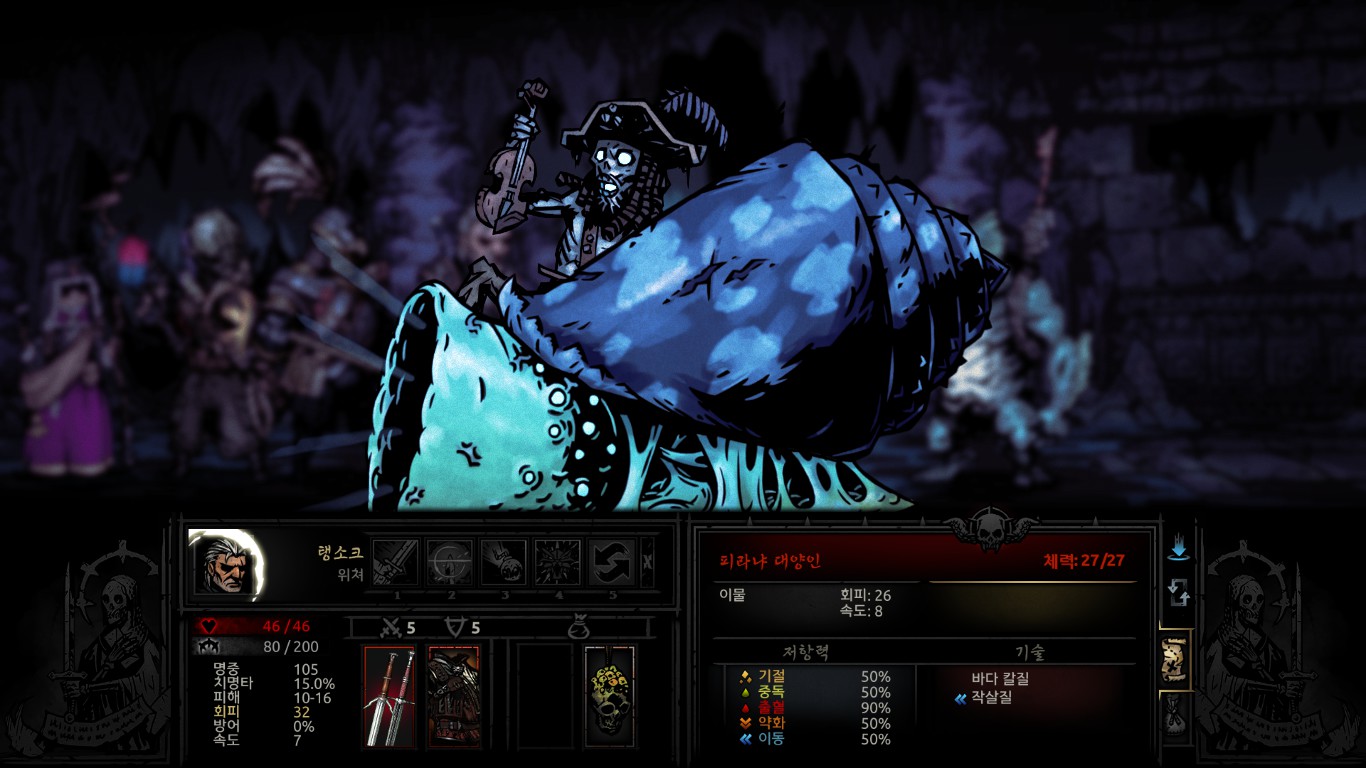Screen dimensions: 1366x768
Task: Select the sword slash skill icon
Action: click(395, 562)
